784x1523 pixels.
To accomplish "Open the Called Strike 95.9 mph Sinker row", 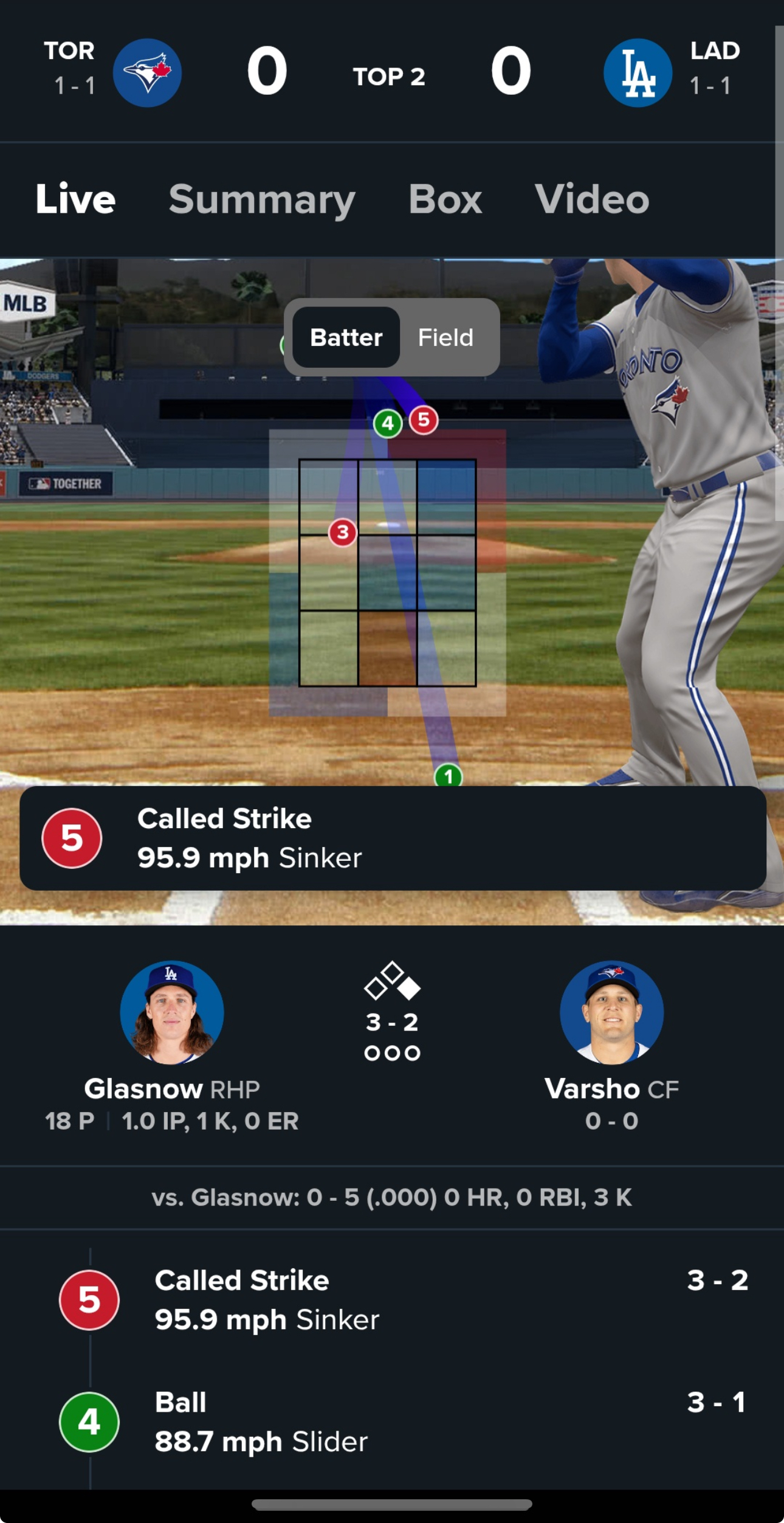I will tap(401, 1300).
